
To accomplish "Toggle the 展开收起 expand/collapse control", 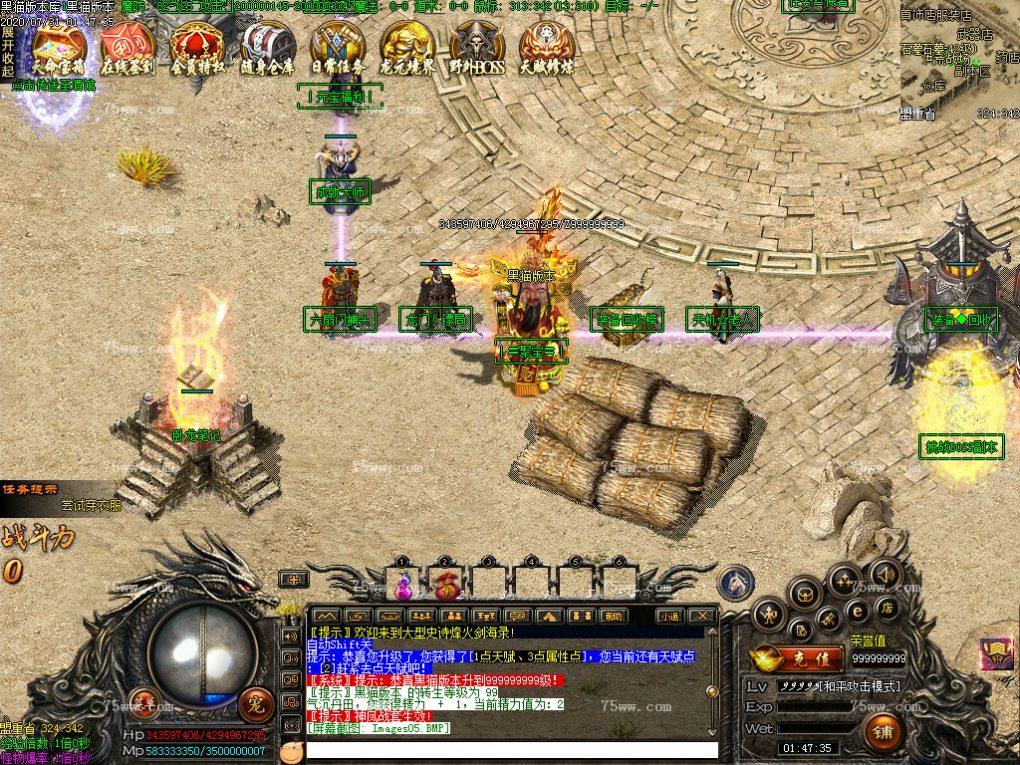I will (x=8, y=52).
